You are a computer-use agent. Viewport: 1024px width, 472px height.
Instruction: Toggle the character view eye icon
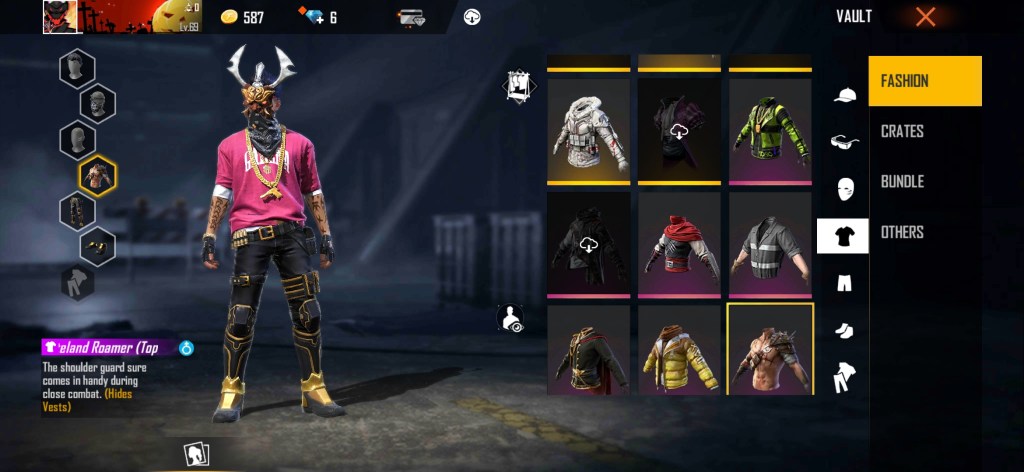pos(510,319)
